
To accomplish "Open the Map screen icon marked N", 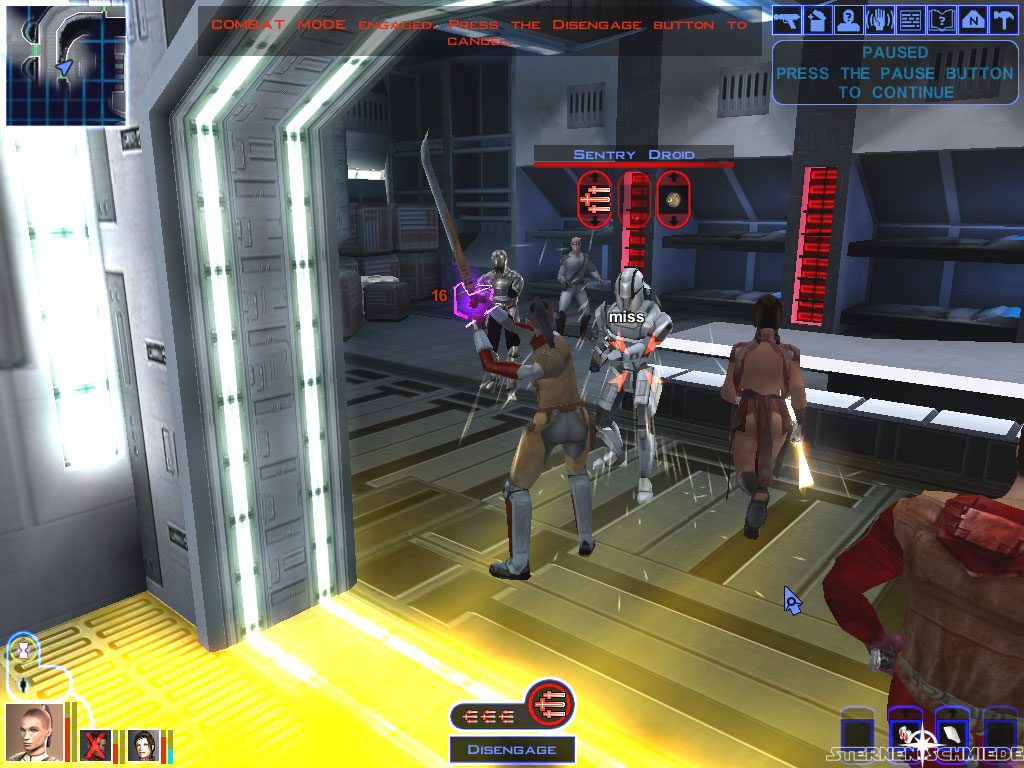I will pos(972,19).
